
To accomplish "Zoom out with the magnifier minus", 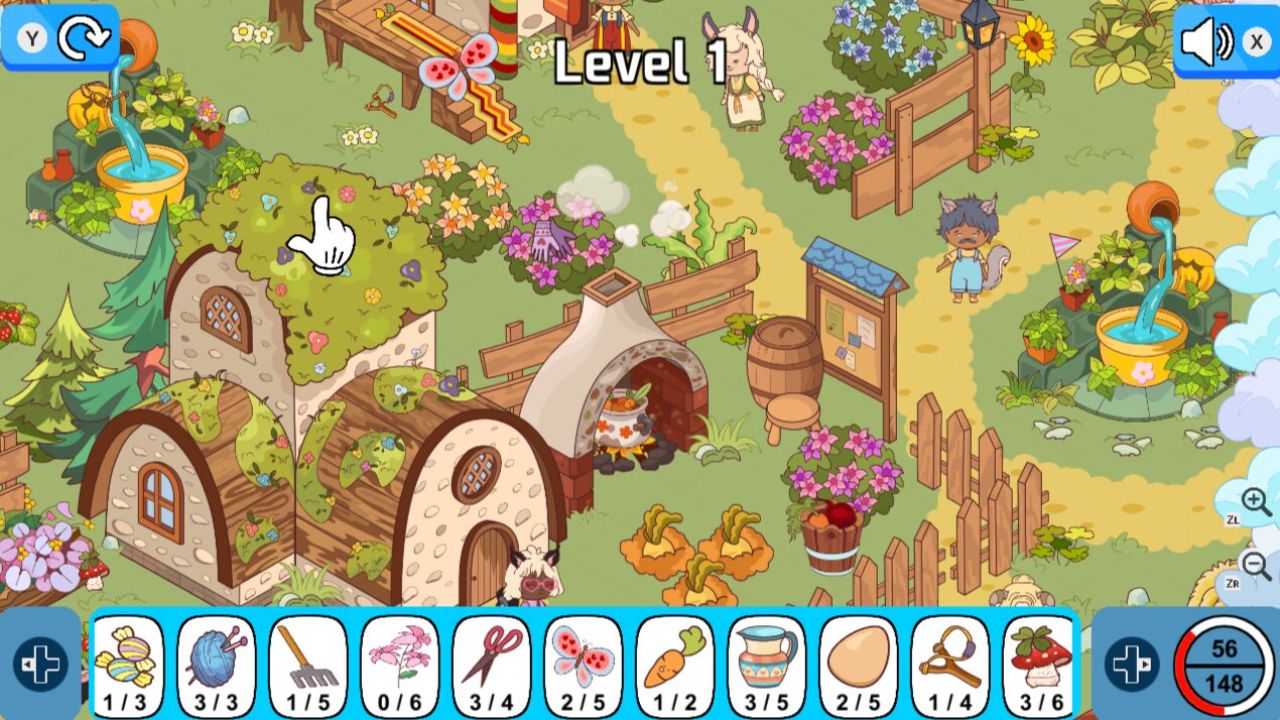I will coord(1256,565).
